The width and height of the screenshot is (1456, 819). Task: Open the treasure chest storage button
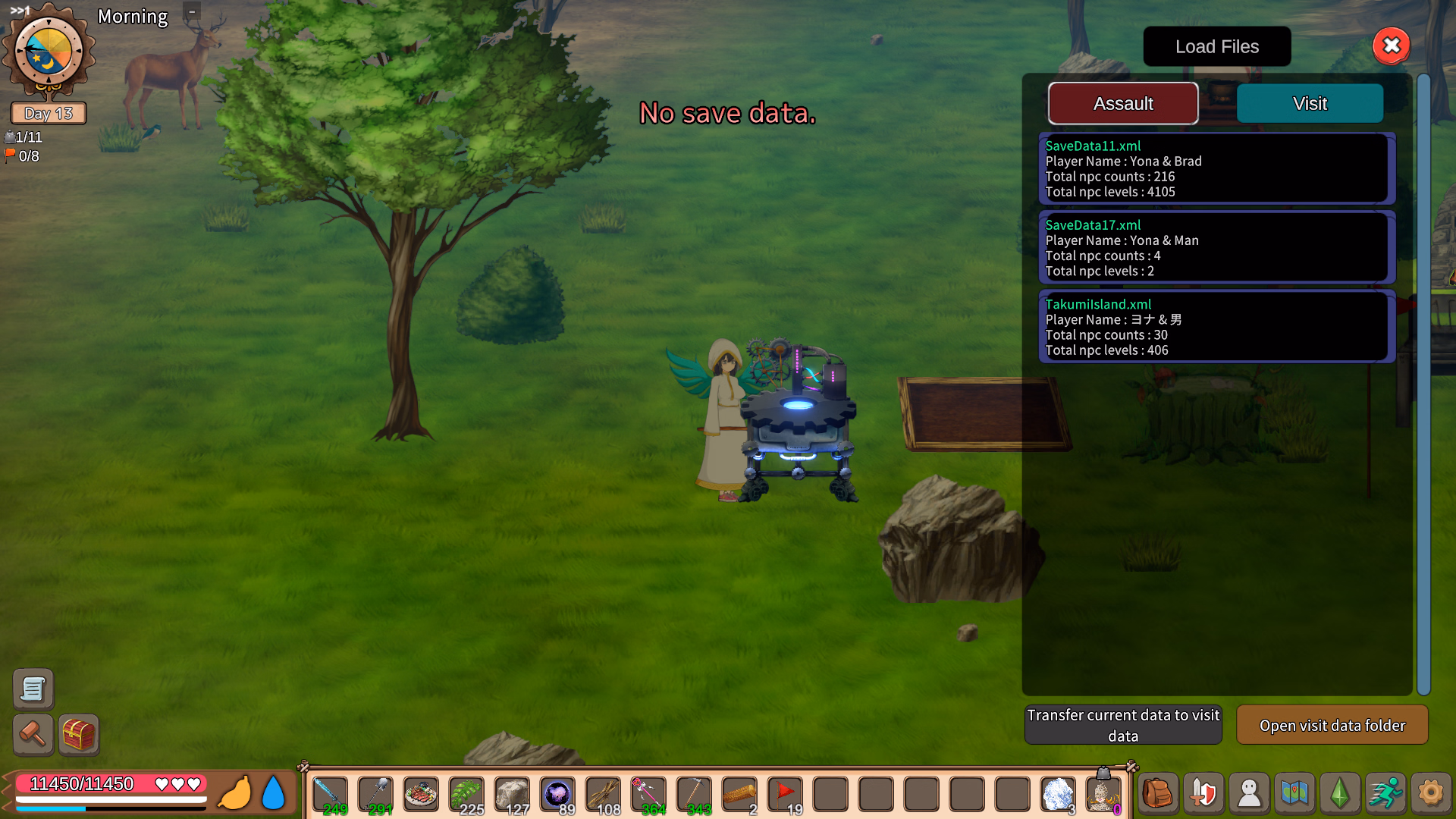[x=79, y=734]
